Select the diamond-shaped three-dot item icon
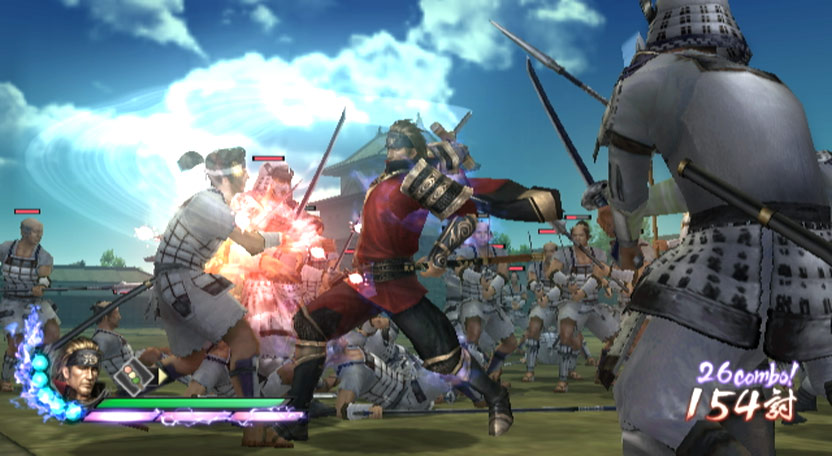 130,376
